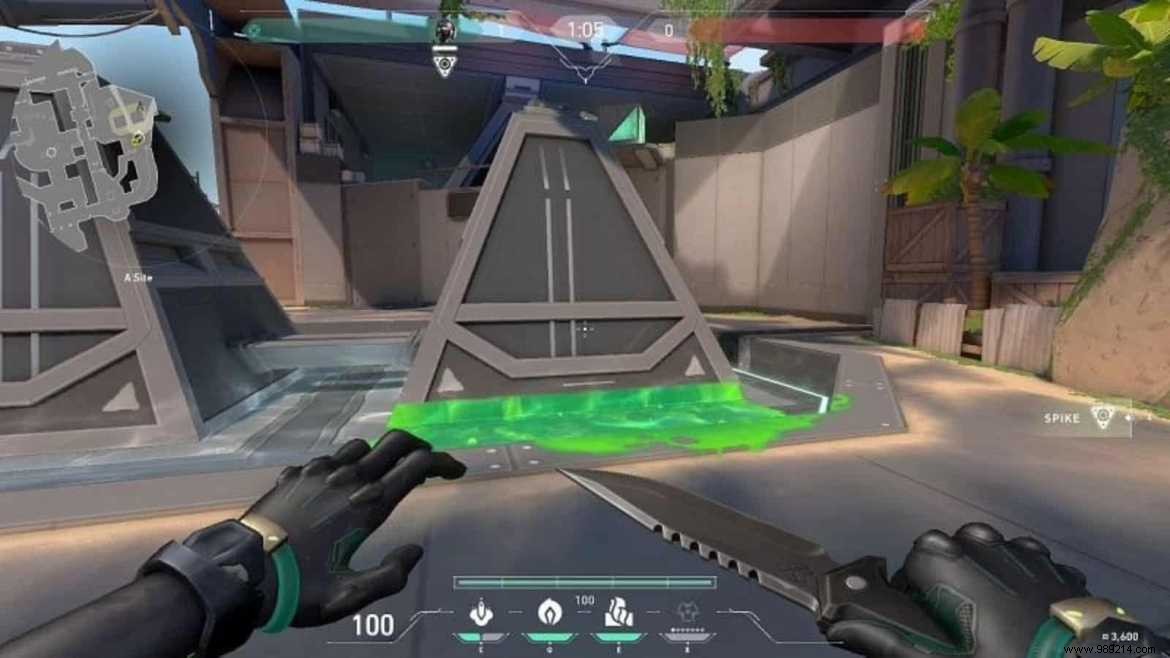Click the greyed-out Viper's Pit ultimate icon
1170x658 pixels.
(x=686, y=614)
